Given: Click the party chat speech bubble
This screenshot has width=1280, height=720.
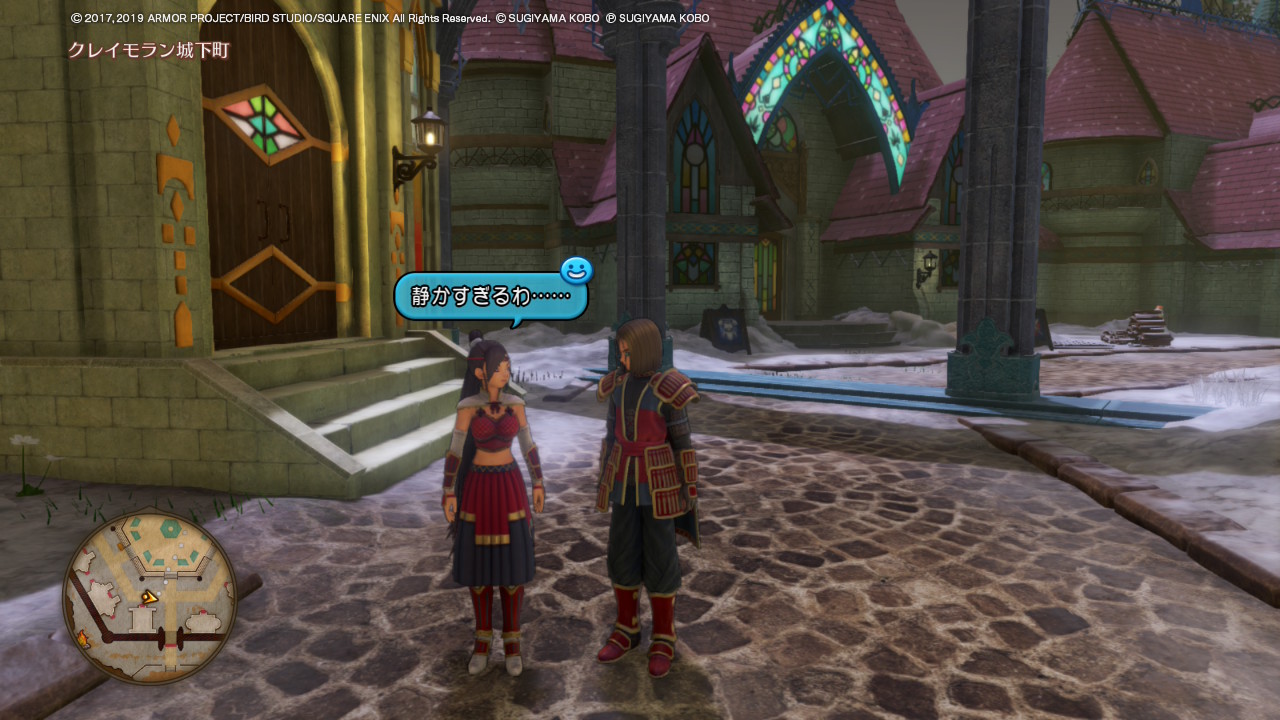Looking at the screenshot, I should [490, 297].
